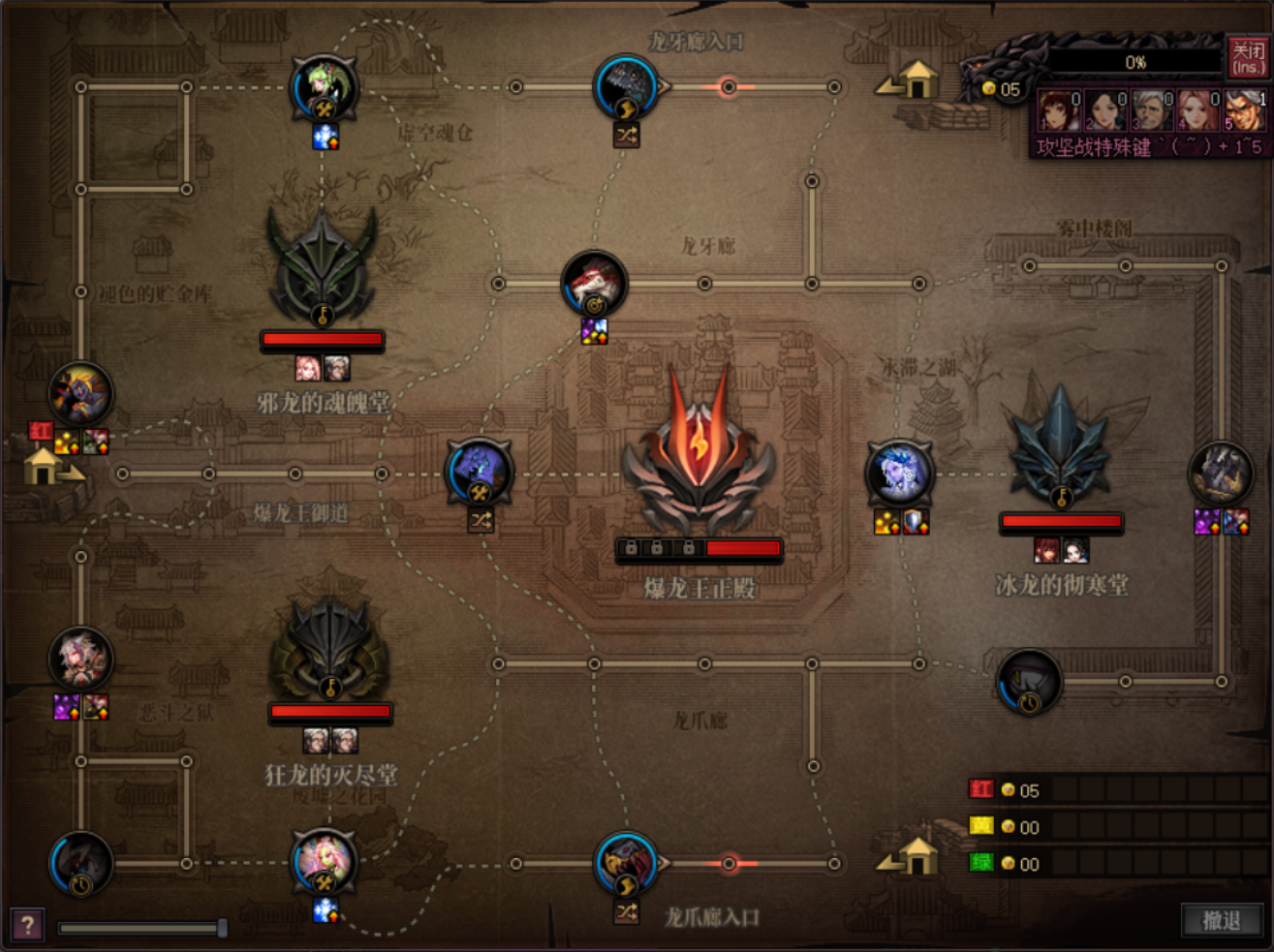This screenshot has height=952, width=1274.
Task: Select the white-haired monster node
Action: (x=81, y=659)
